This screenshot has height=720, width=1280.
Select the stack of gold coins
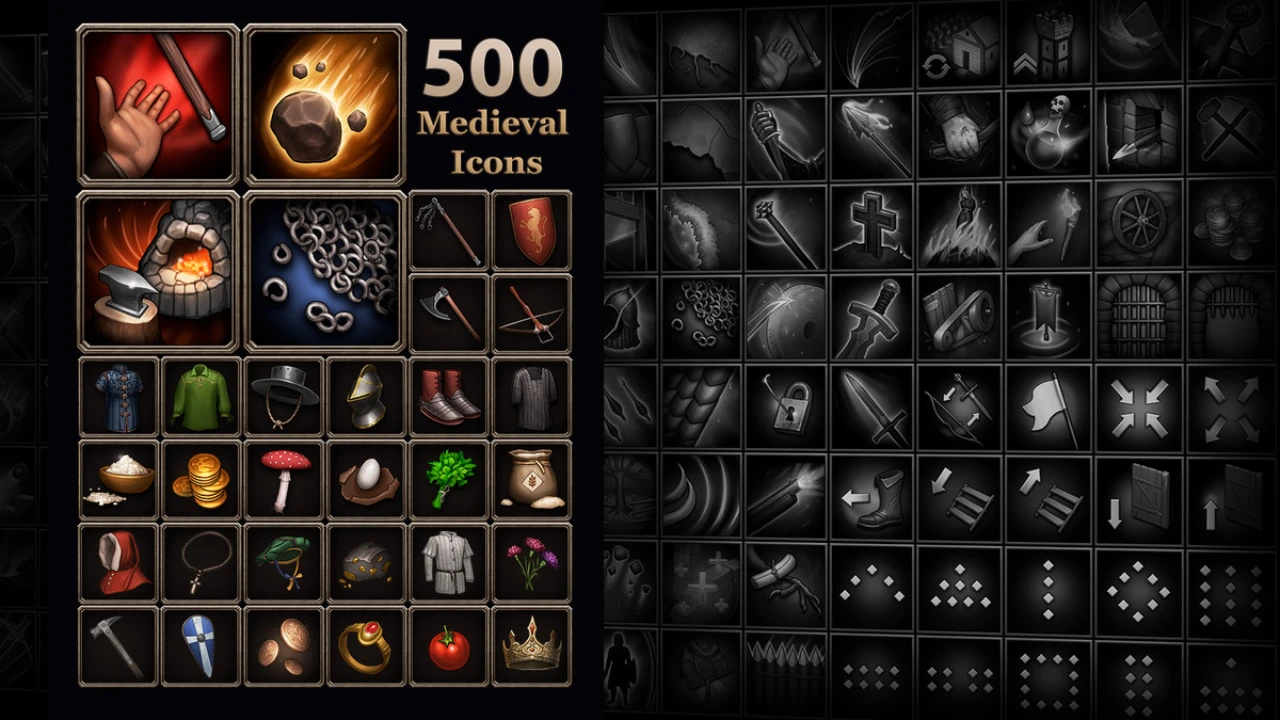201,480
